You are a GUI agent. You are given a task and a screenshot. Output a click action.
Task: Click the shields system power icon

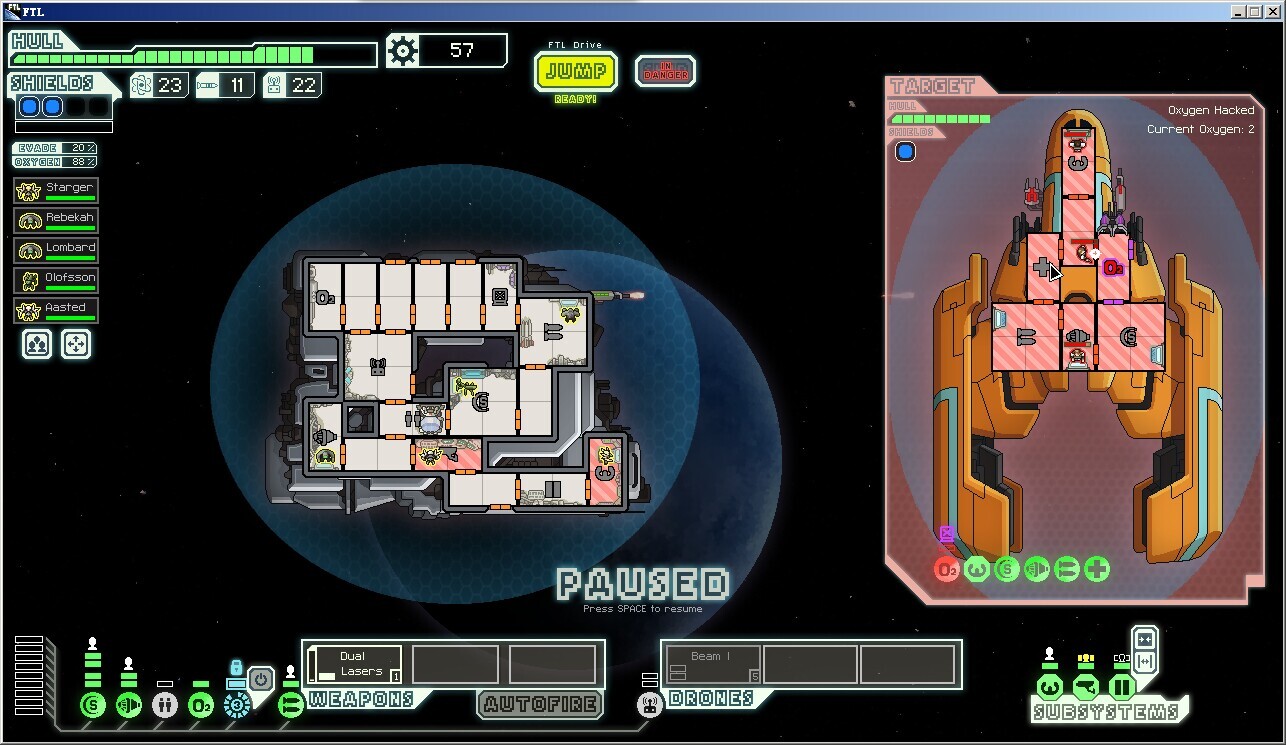(93, 705)
